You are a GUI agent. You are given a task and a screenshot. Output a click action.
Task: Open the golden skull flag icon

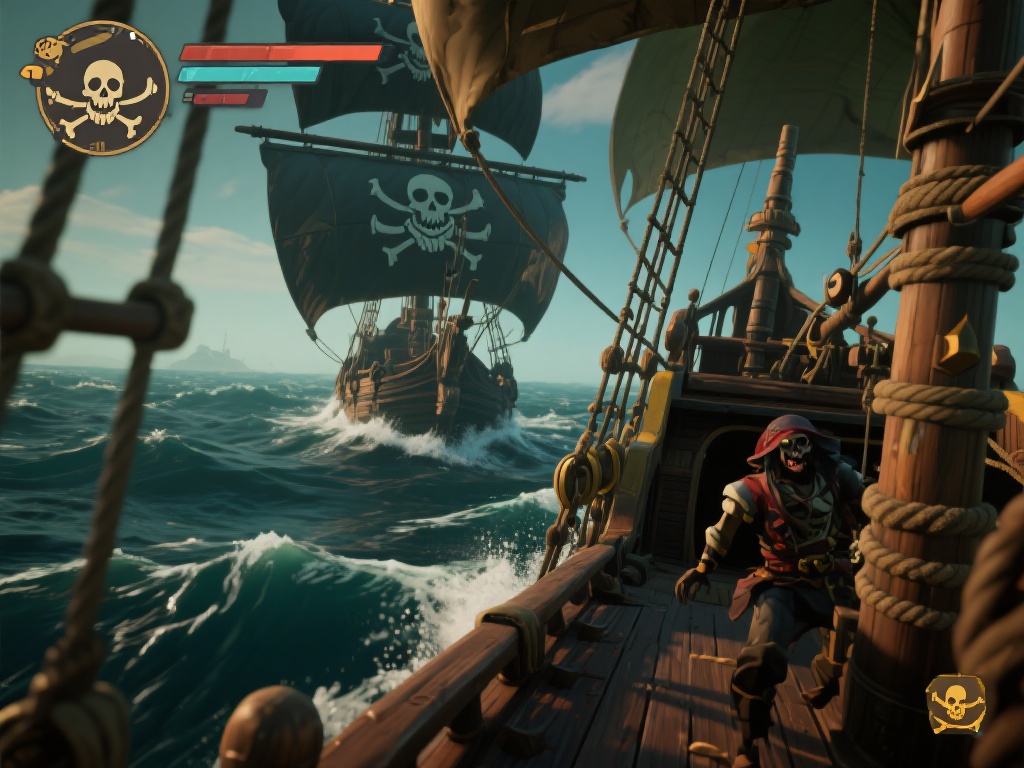(955, 703)
